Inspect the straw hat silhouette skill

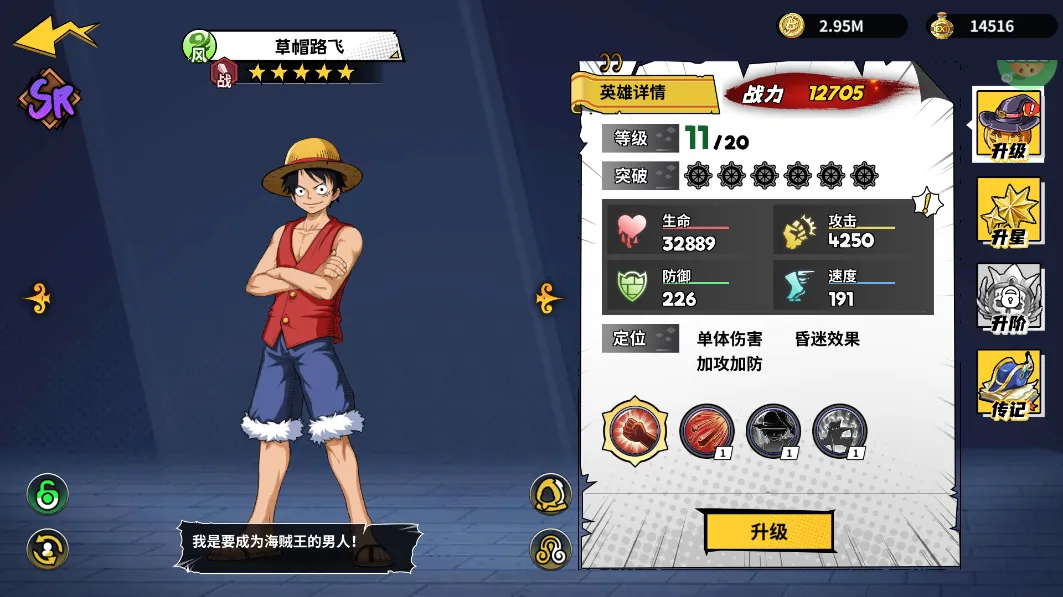click(x=773, y=431)
